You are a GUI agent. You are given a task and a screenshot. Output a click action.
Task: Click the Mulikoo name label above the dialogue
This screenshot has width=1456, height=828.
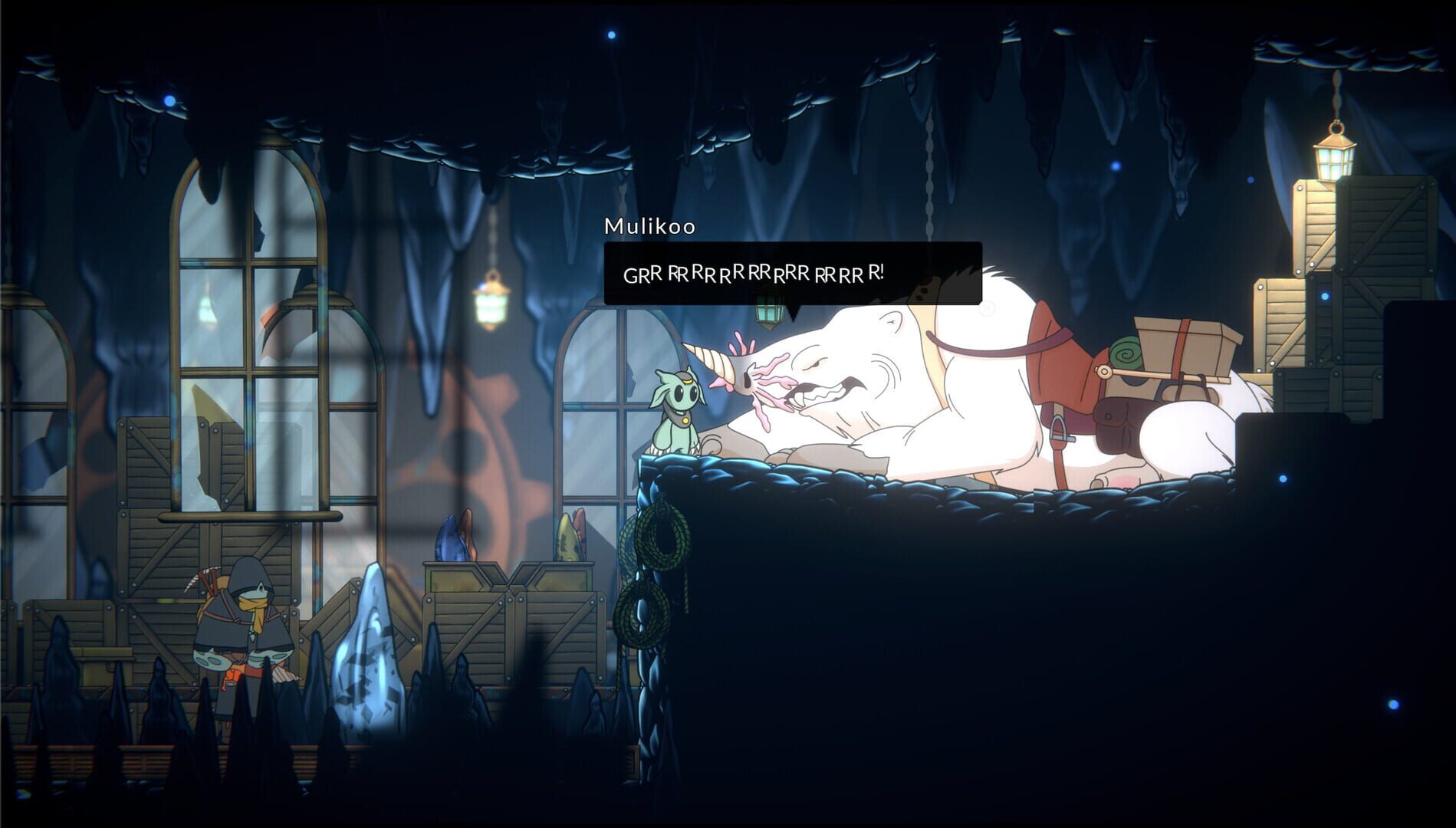point(649,226)
